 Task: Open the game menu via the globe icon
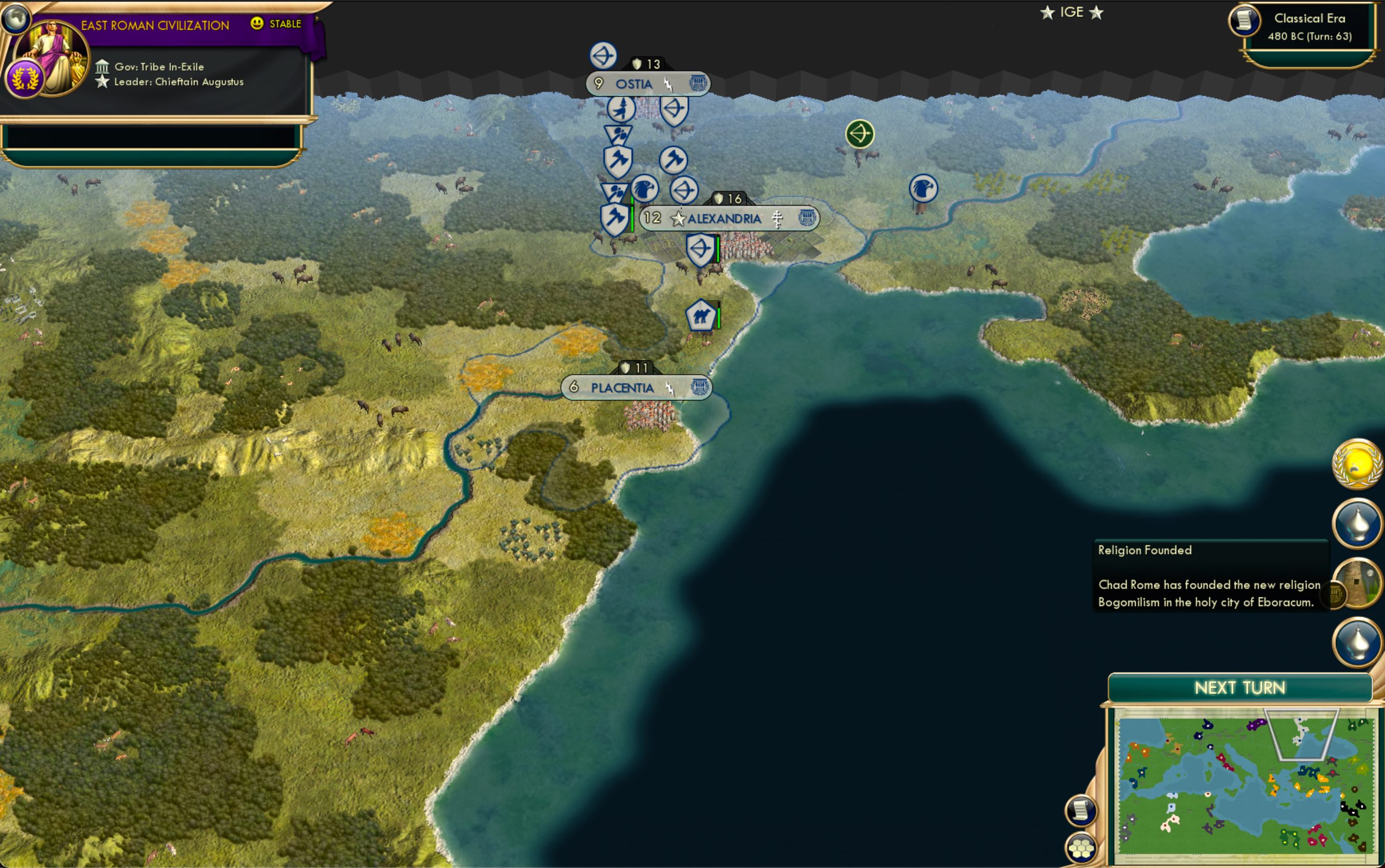(x=17, y=17)
